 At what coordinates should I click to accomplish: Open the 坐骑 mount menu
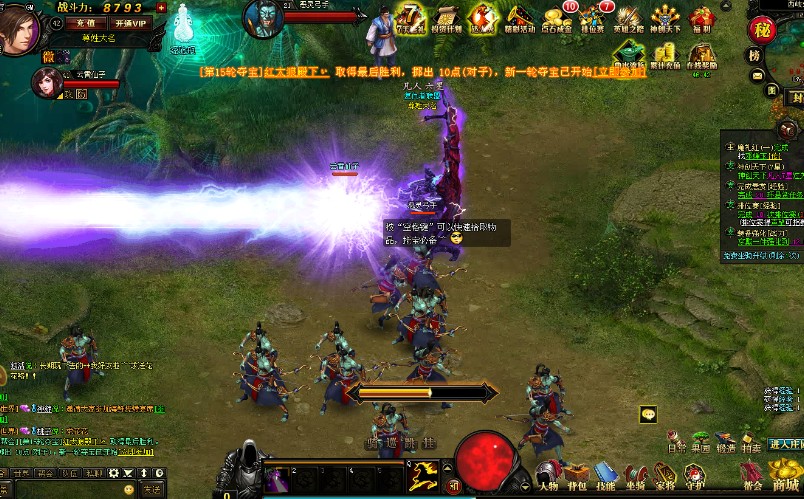[635, 474]
